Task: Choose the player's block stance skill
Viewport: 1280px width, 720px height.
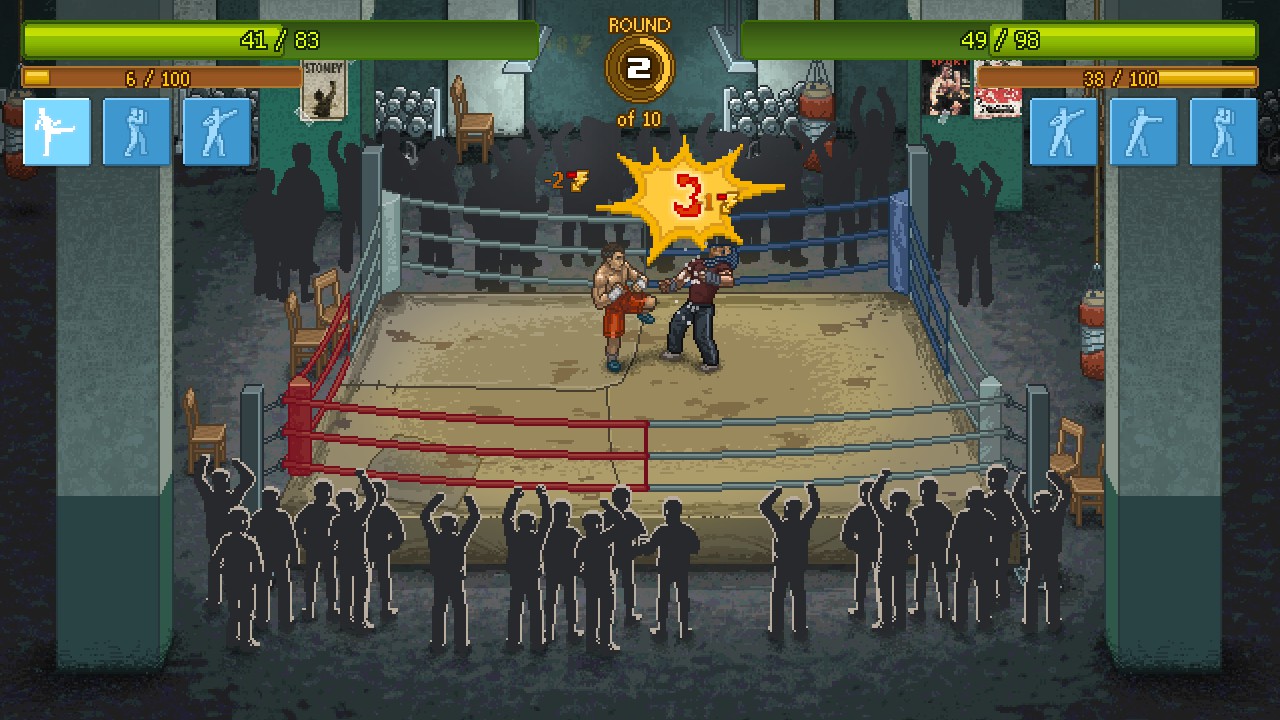Action: tap(137, 131)
